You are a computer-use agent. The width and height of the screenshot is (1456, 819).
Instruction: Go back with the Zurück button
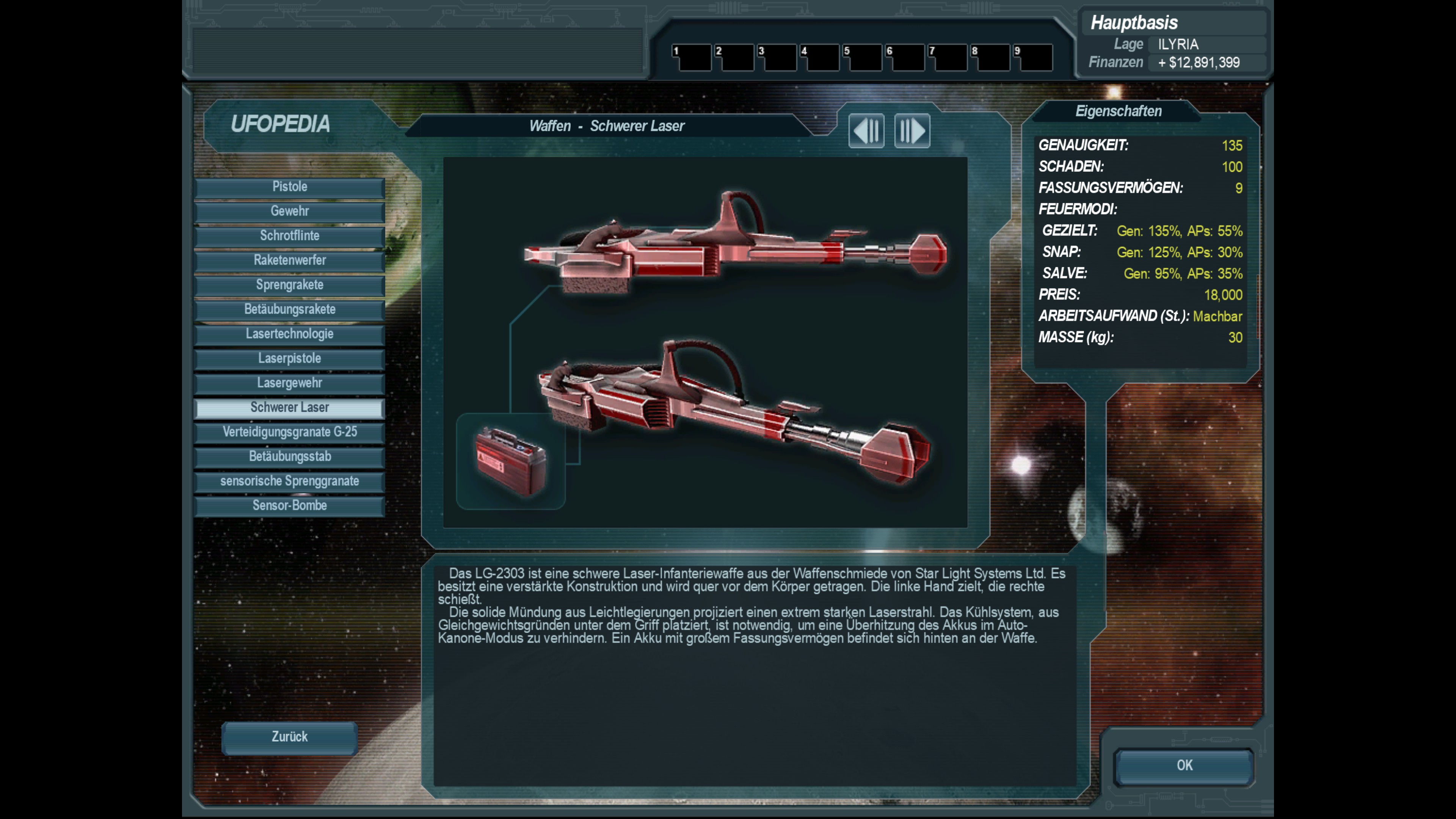click(x=289, y=737)
